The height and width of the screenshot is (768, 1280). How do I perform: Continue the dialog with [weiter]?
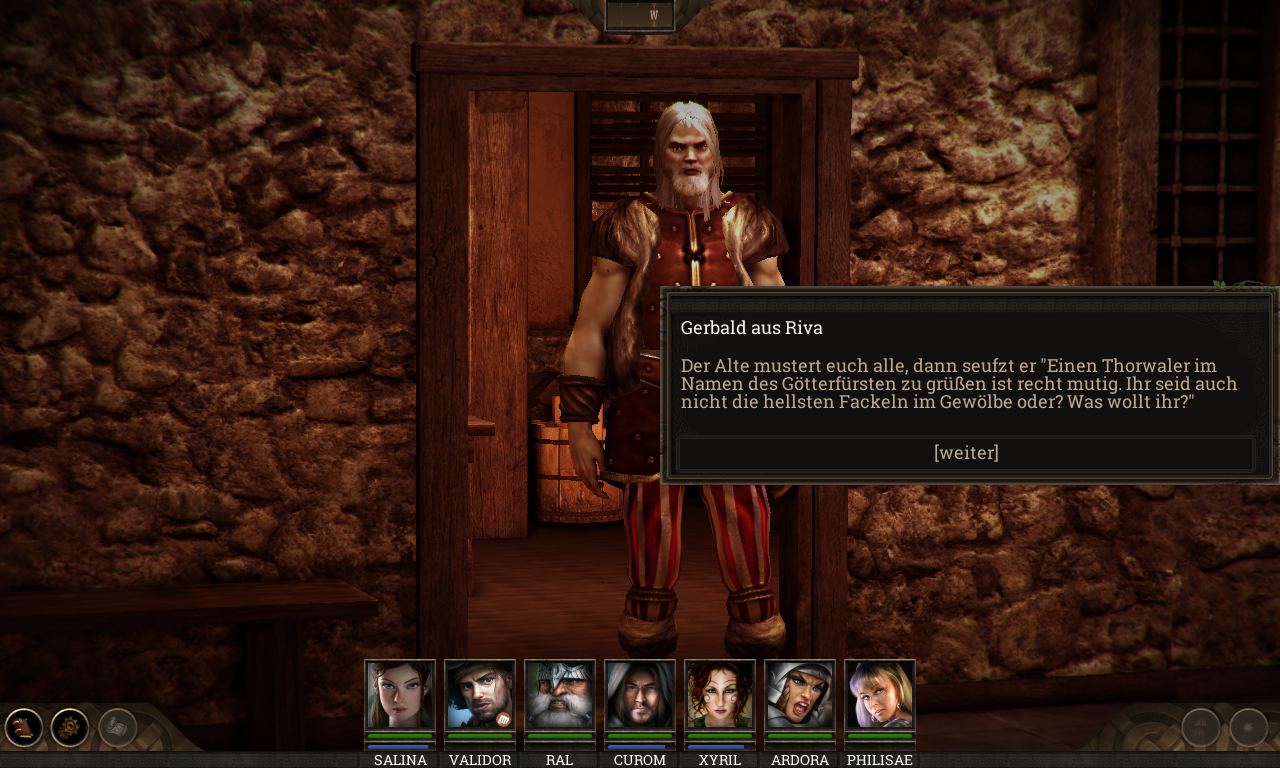(965, 452)
